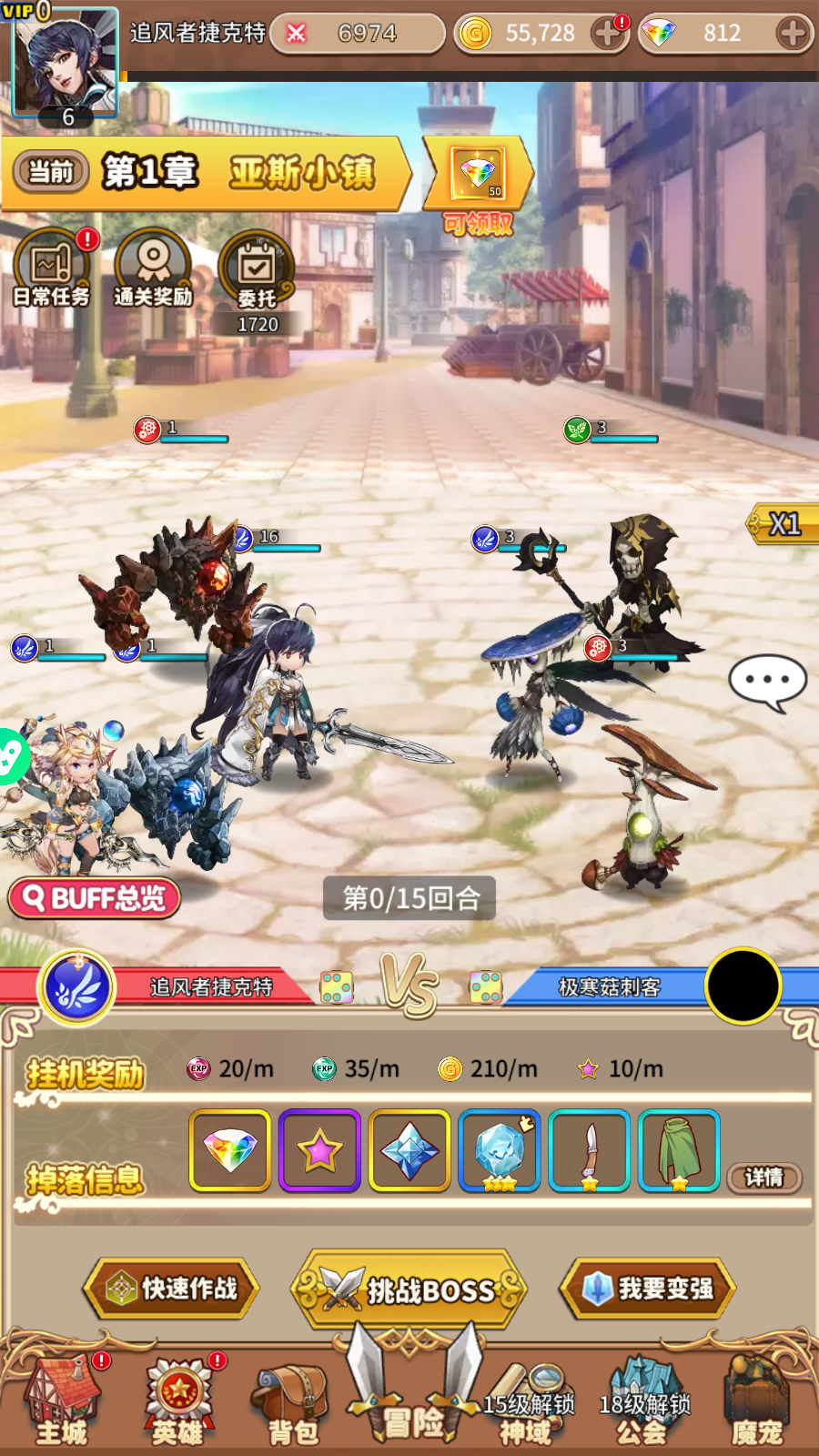Open the chat speech bubble

click(767, 682)
